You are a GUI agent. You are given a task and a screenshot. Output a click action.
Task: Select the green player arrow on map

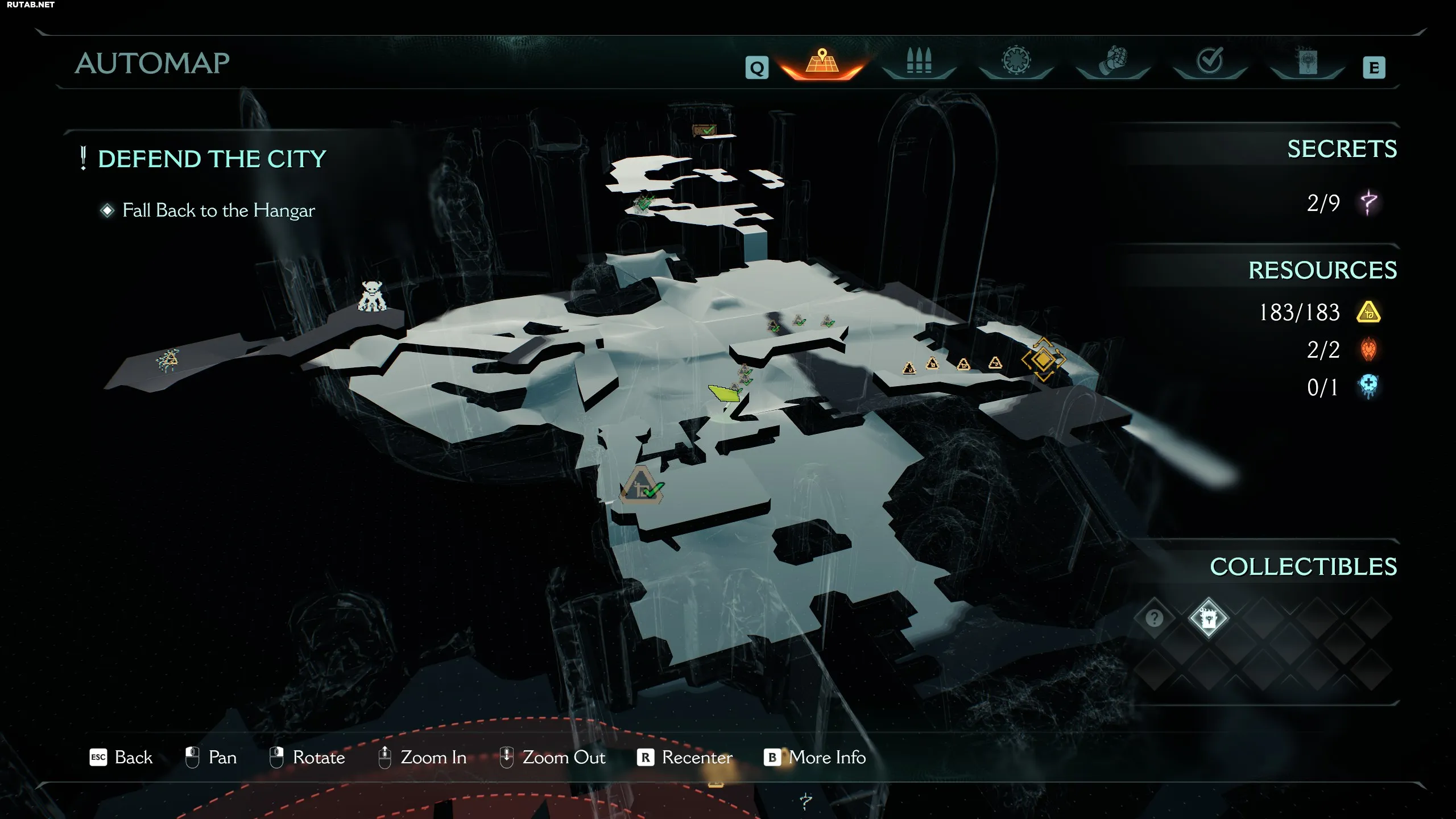[x=724, y=392]
